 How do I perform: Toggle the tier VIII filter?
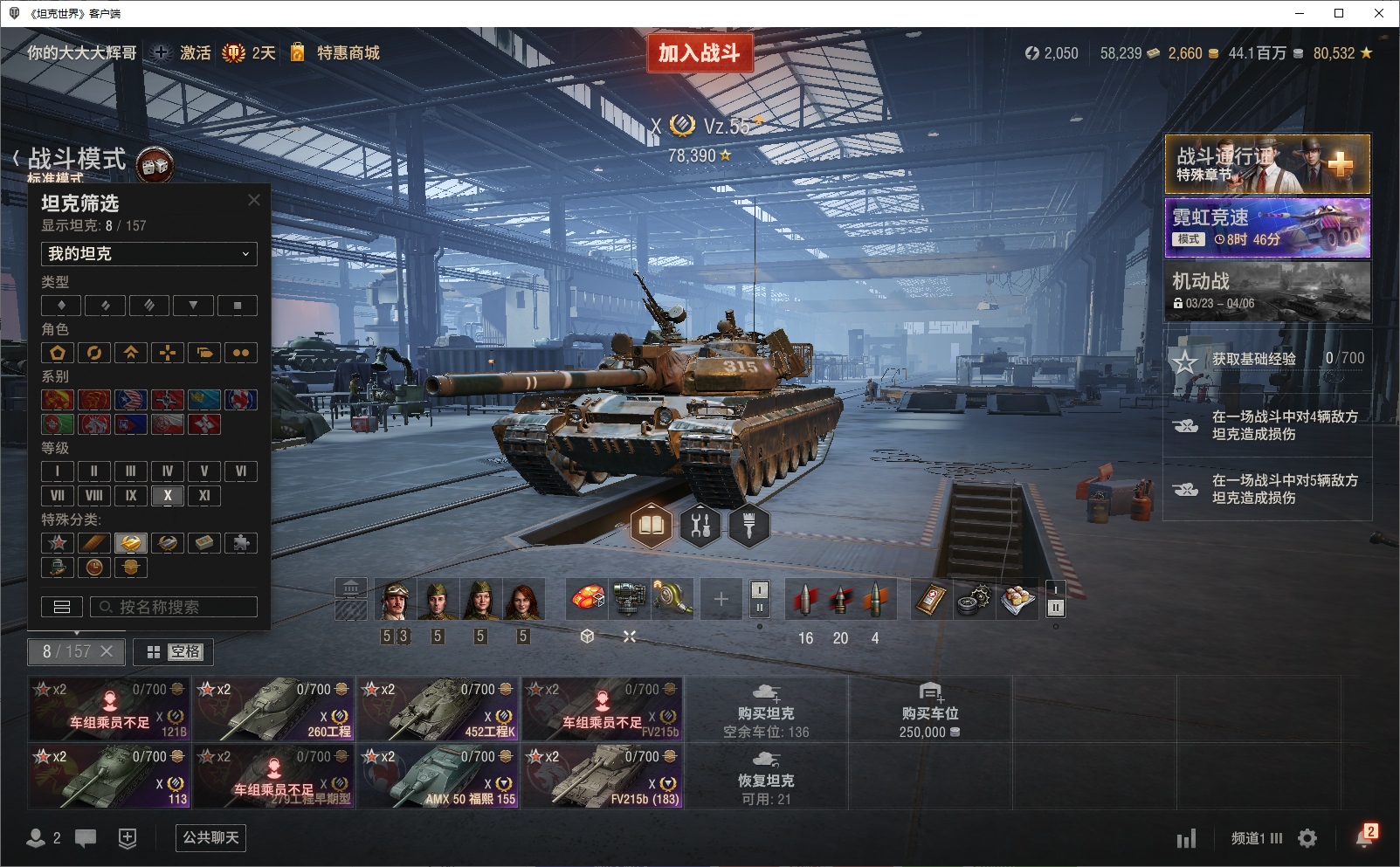pos(94,496)
